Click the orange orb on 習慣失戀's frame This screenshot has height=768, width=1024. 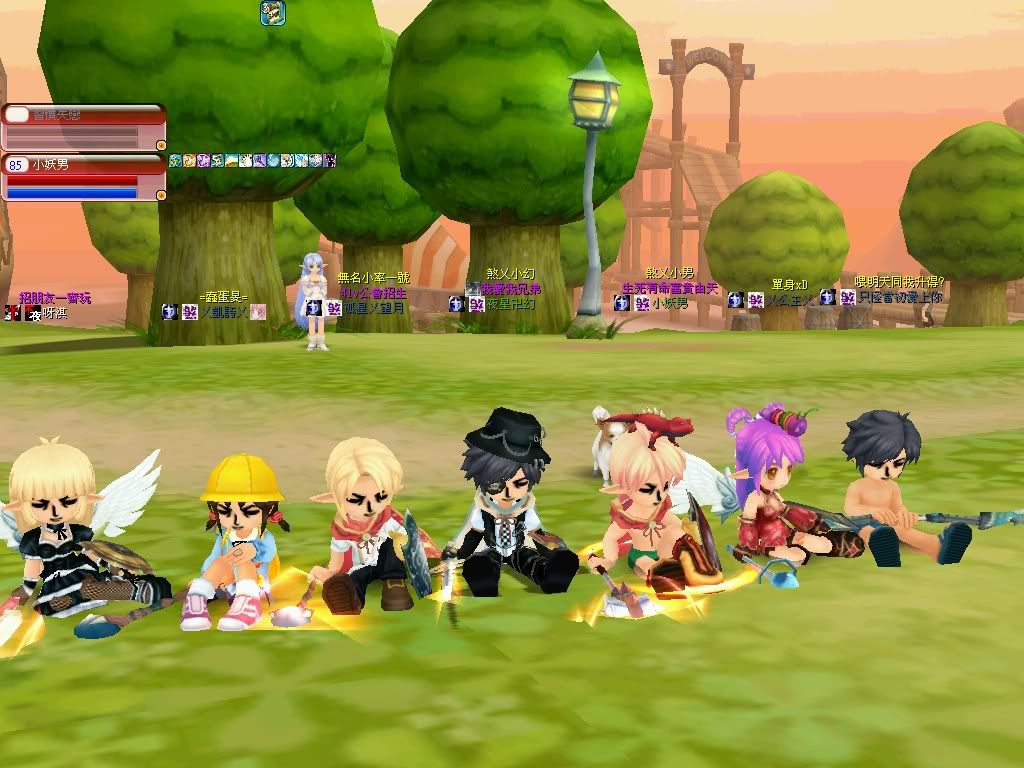click(x=161, y=146)
